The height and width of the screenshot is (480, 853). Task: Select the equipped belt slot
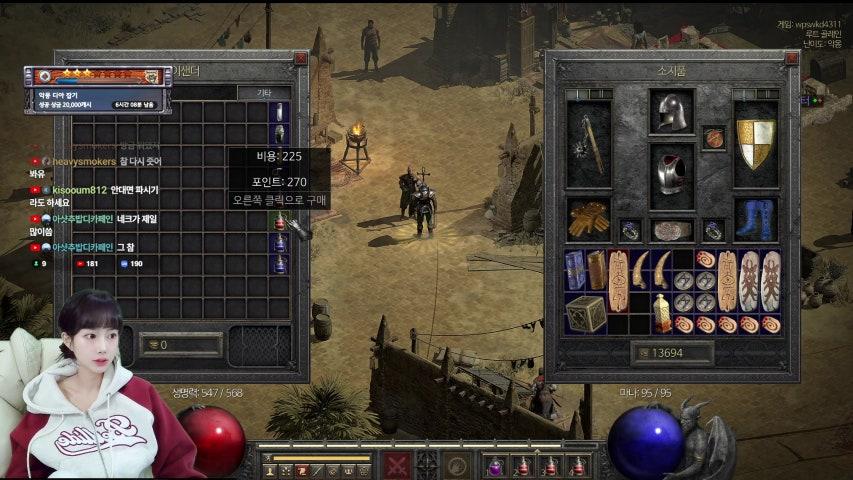[671, 231]
